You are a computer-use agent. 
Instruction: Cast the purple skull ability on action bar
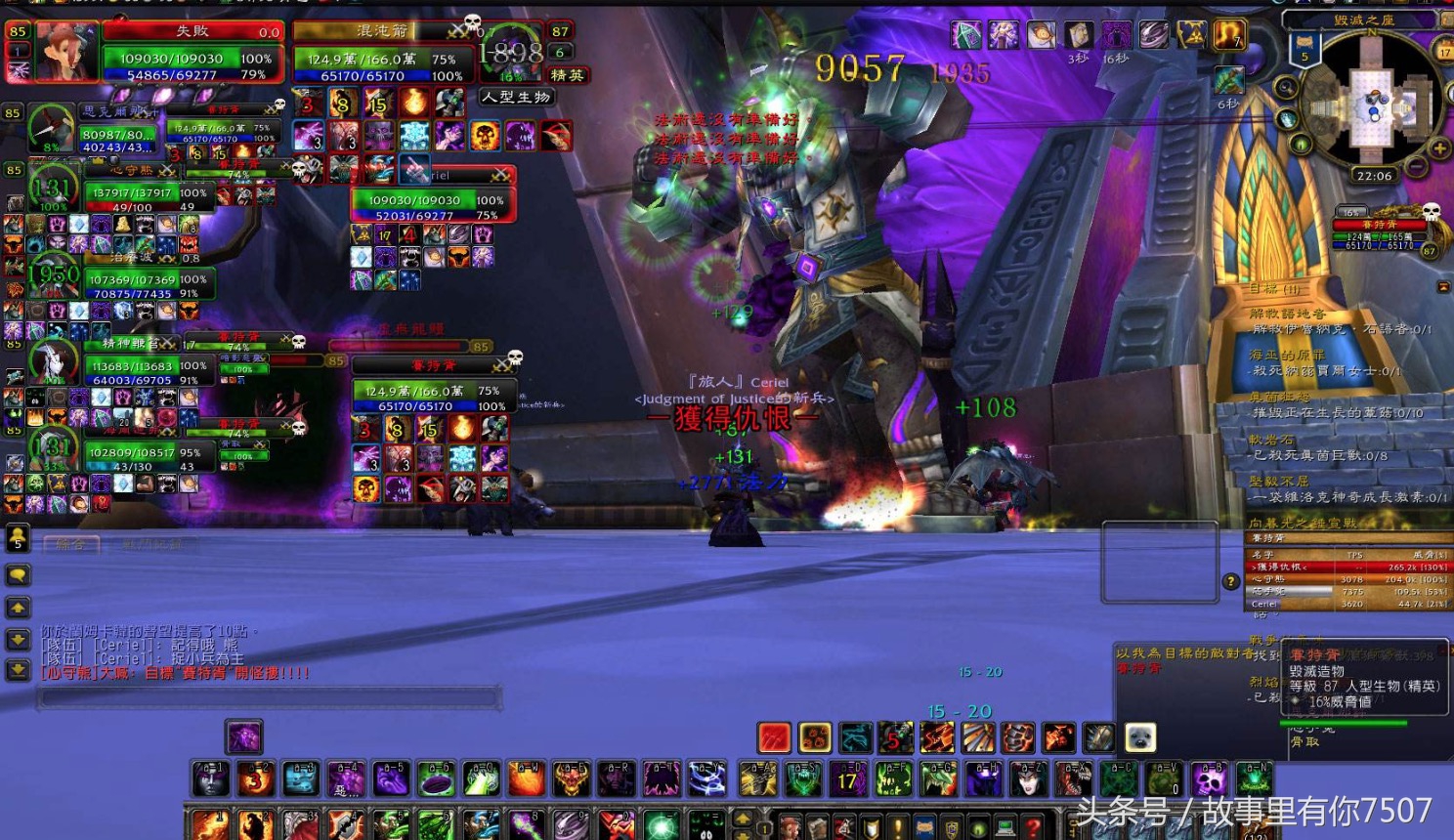pos(1209,779)
